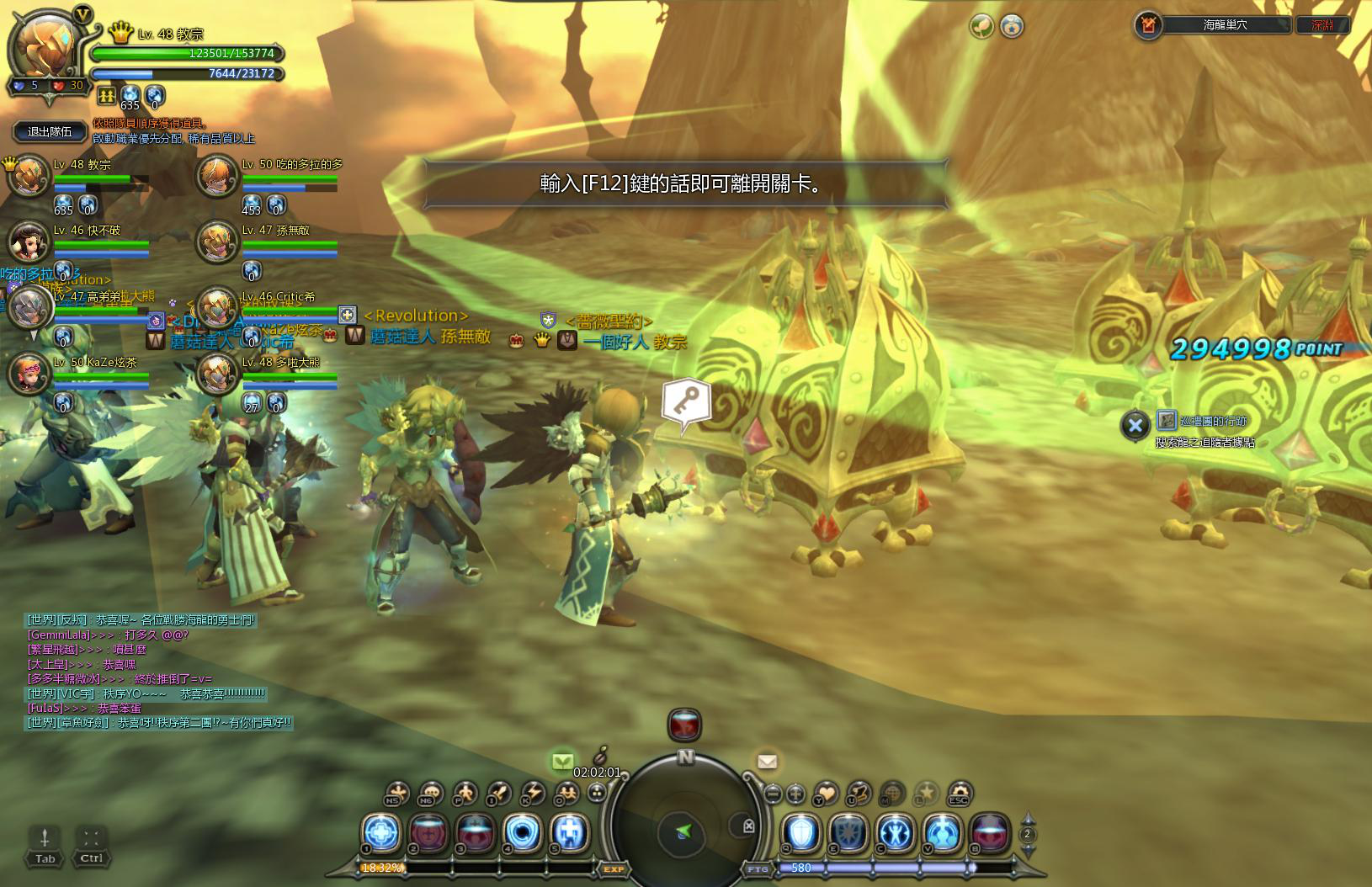Use the shield skill in slot Q
Screen dimensions: 1372x887
801,832
